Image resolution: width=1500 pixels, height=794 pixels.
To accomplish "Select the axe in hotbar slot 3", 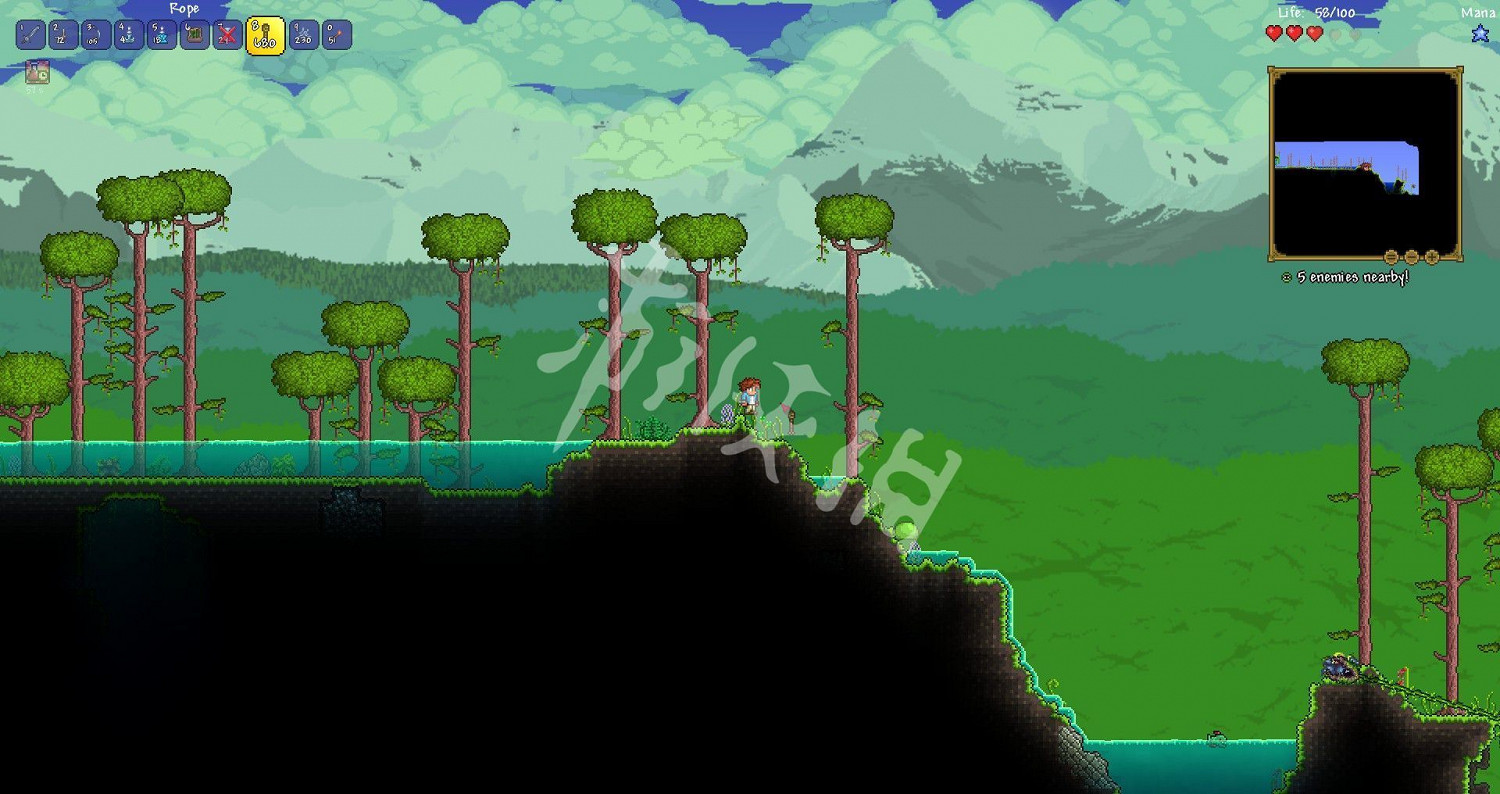I will [x=98, y=34].
